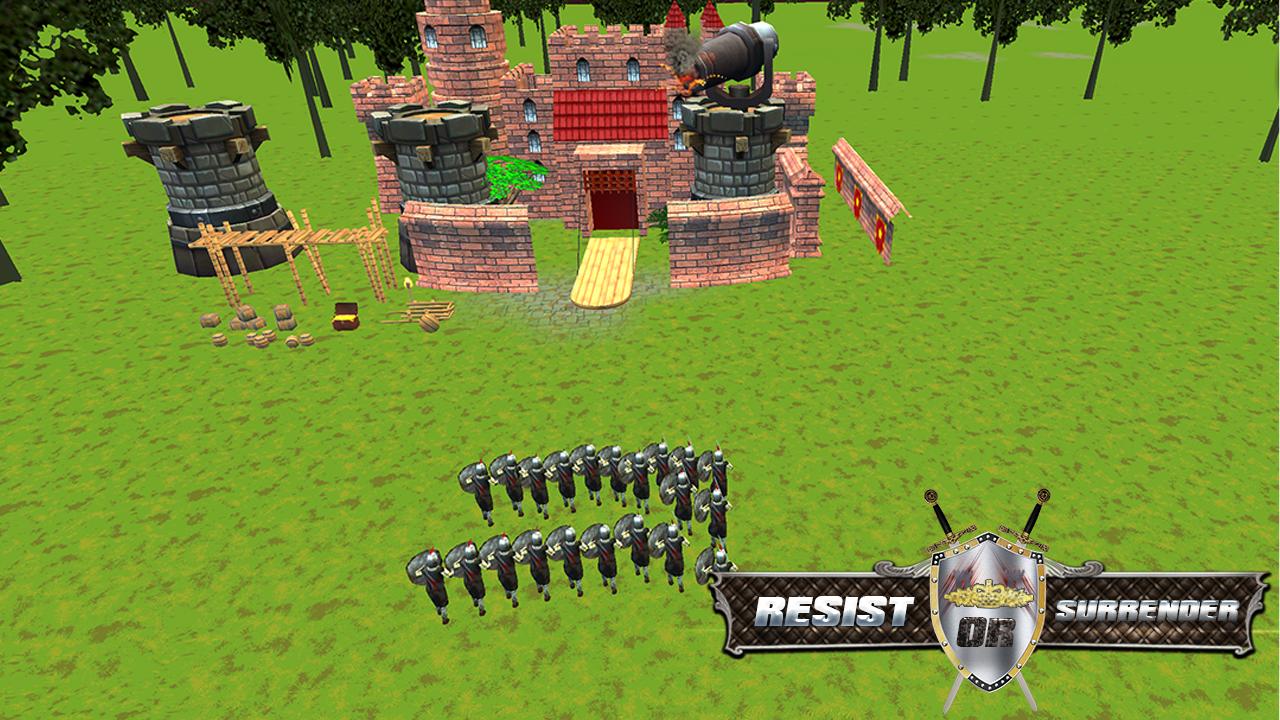This screenshot has height=720, width=1280.
Task: Select the wooden catapult beside the torch
Action: [428, 315]
